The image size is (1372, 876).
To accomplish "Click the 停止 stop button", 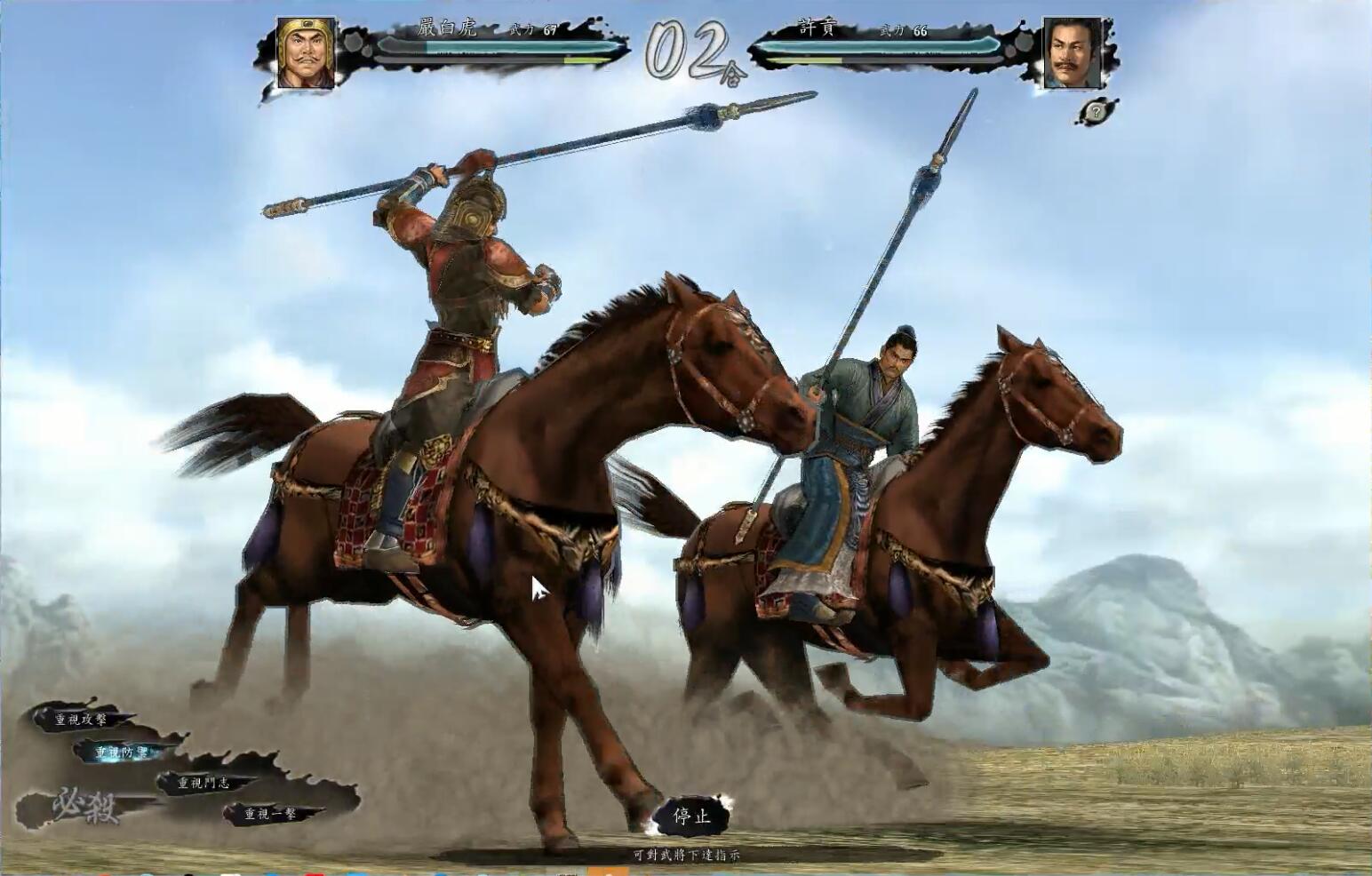I will pyautogui.click(x=691, y=816).
